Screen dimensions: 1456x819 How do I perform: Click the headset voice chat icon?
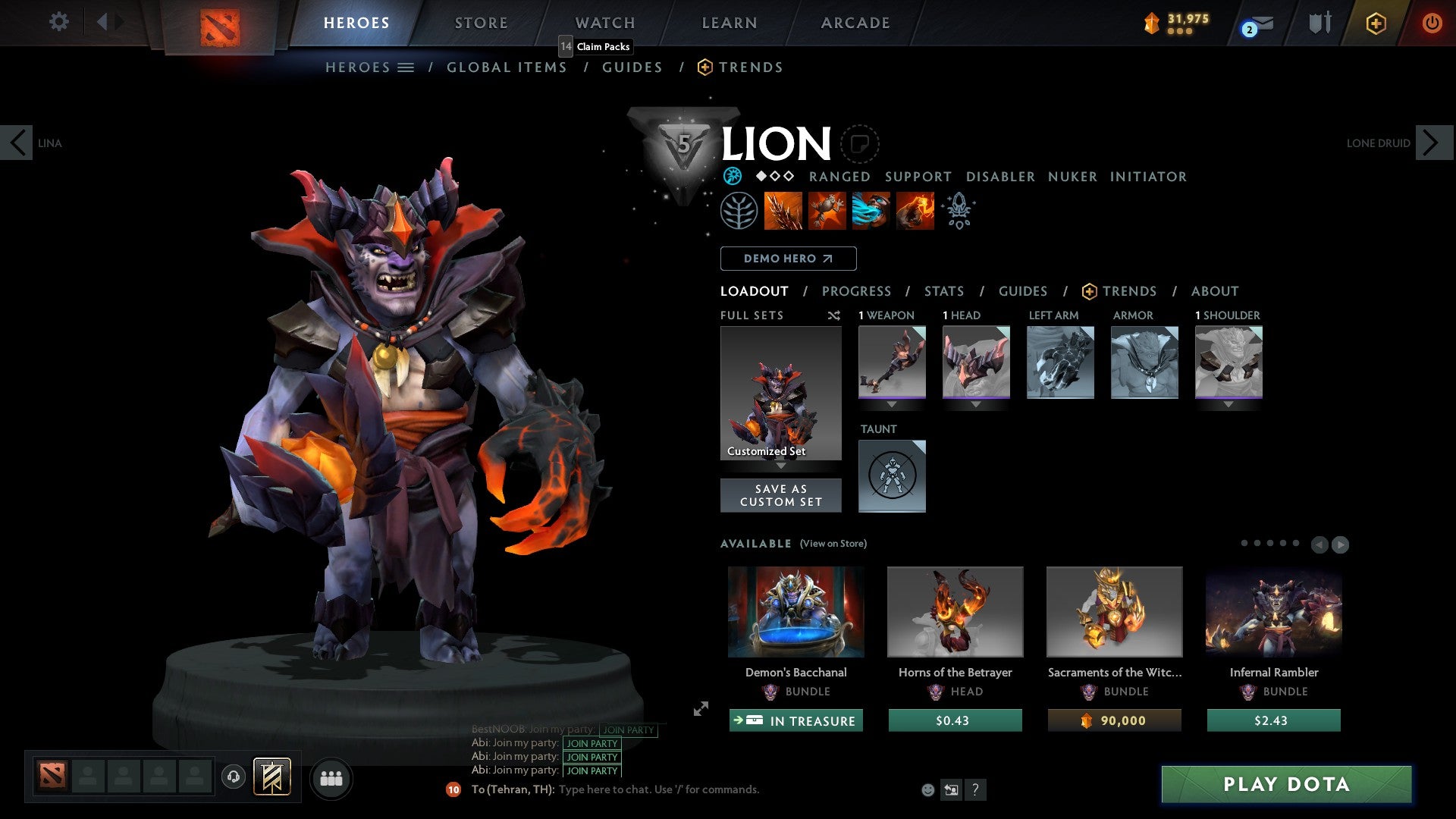(234, 777)
